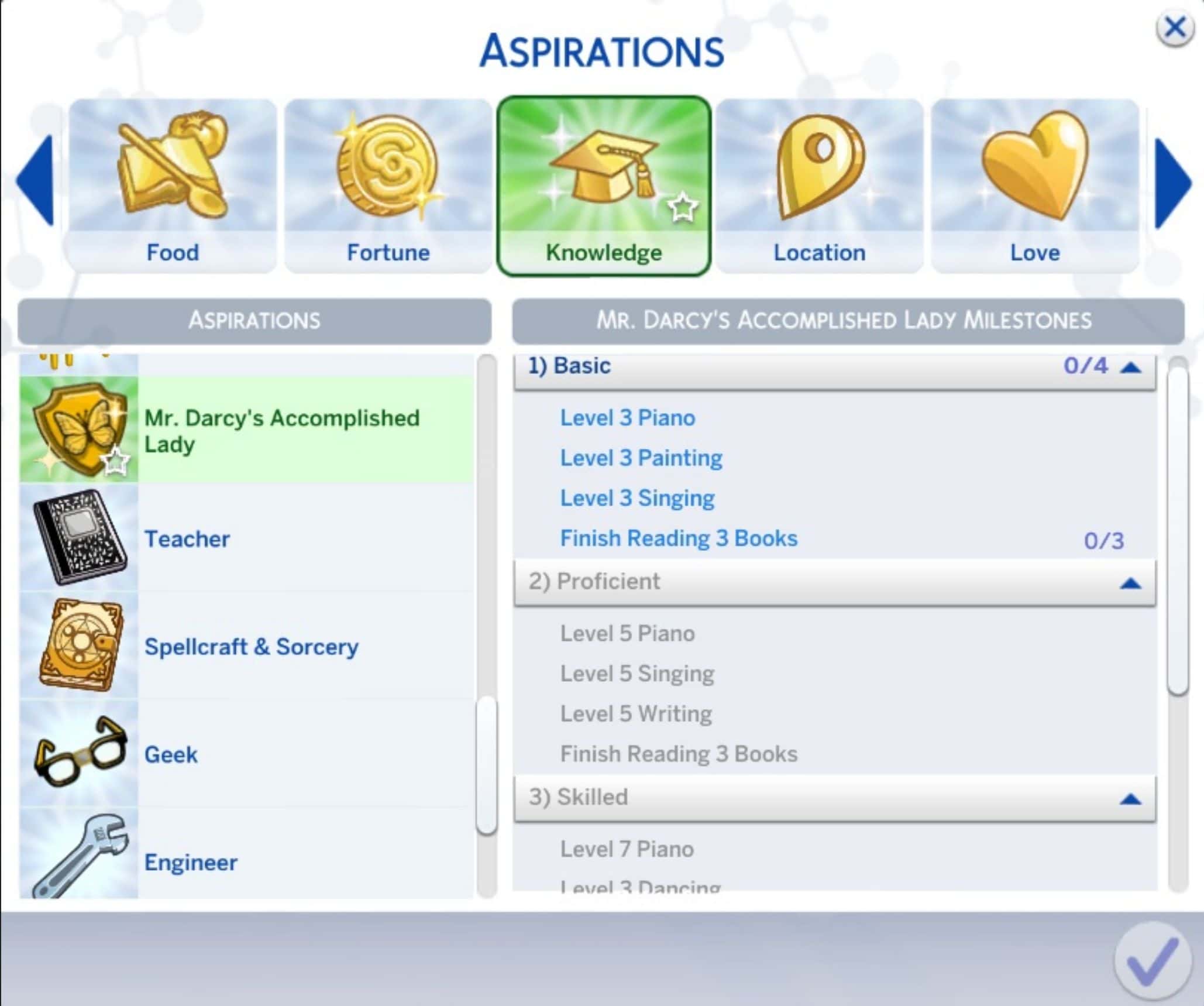Show more categories with right arrow
This screenshot has width=1204, height=1006.
[1172, 183]
